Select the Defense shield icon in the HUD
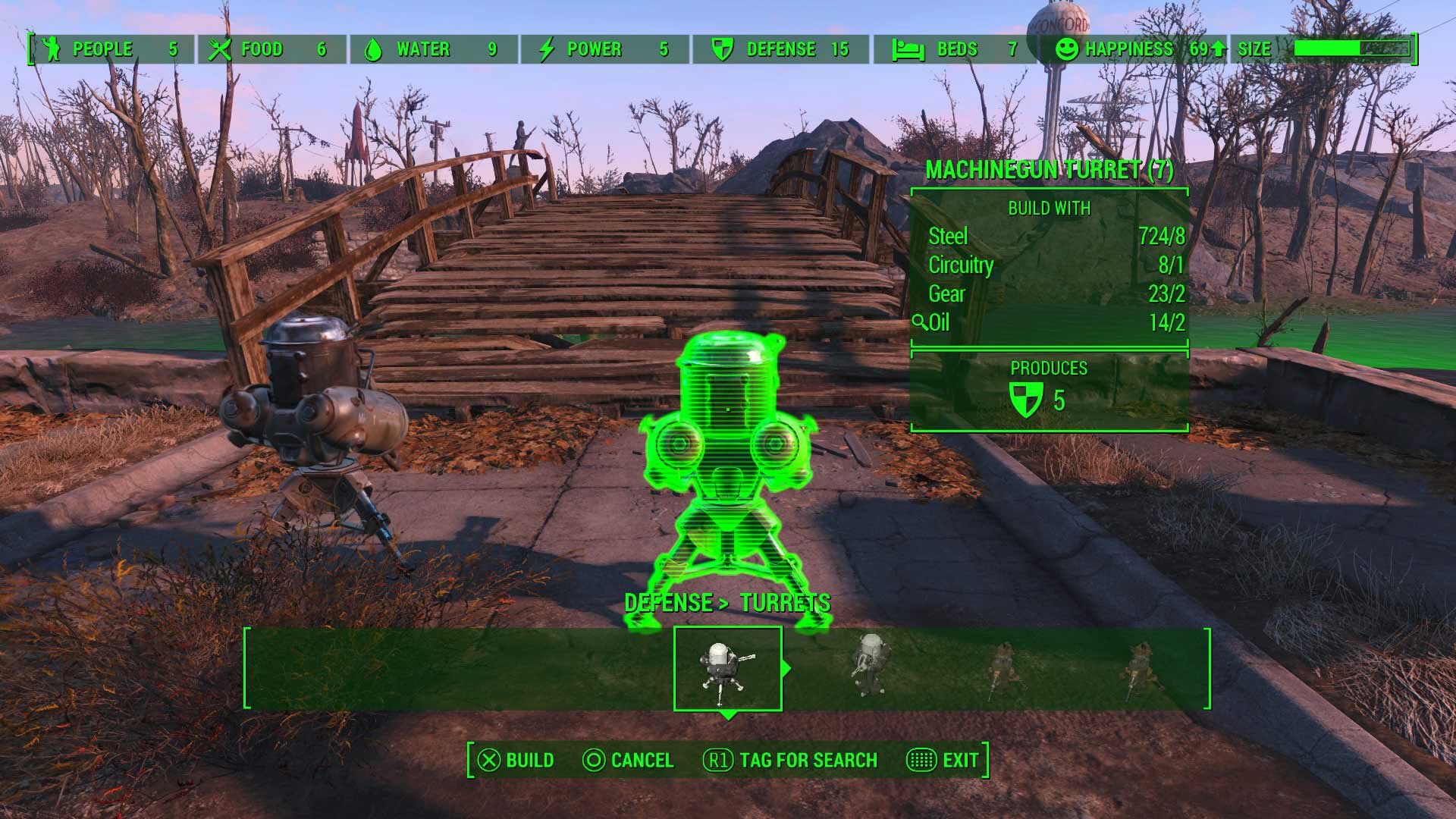Screen dimensions: 1456x819 pos(722,49)
